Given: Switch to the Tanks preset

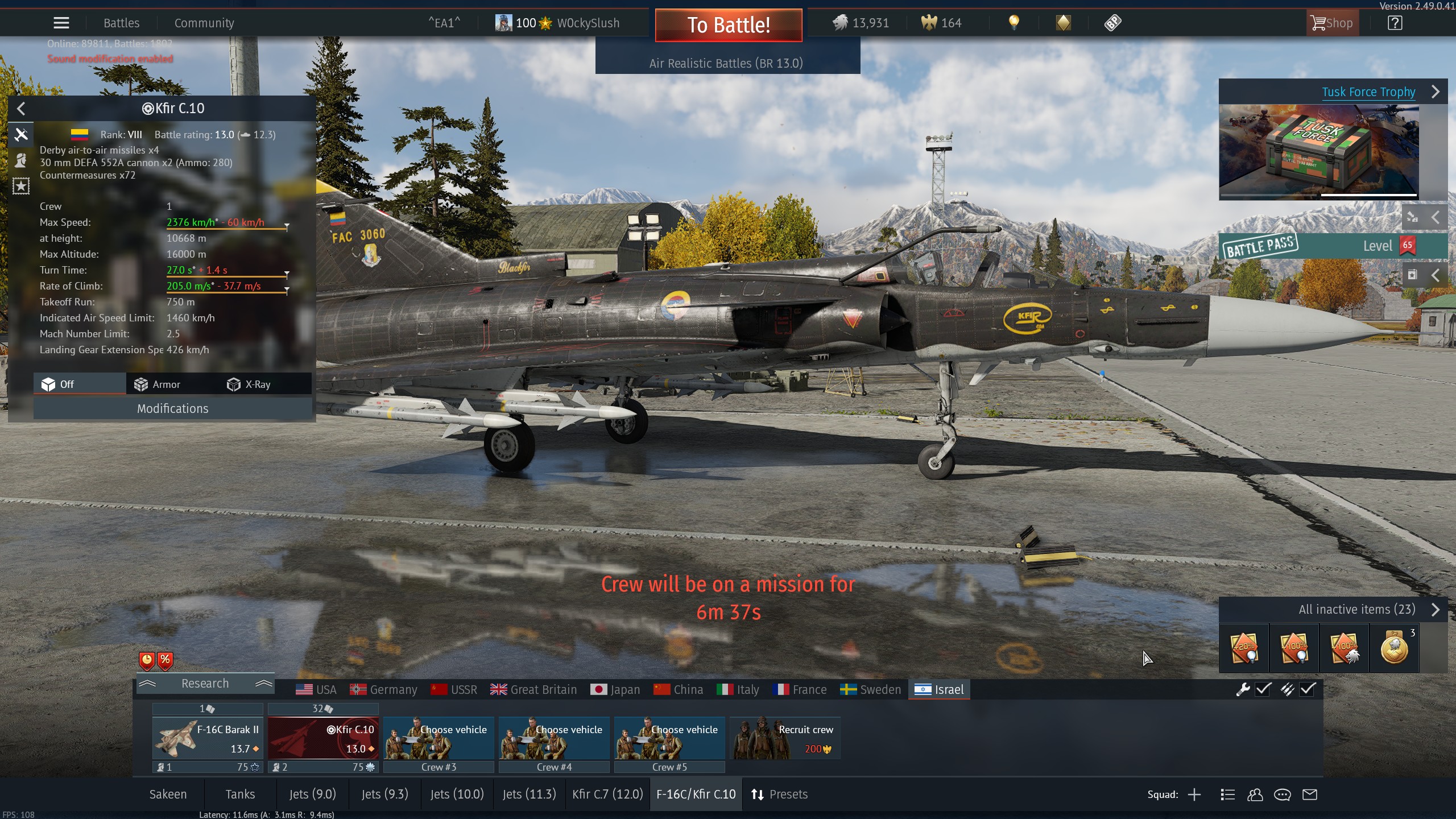Looking at the screenshot, I should coord(240,794).
